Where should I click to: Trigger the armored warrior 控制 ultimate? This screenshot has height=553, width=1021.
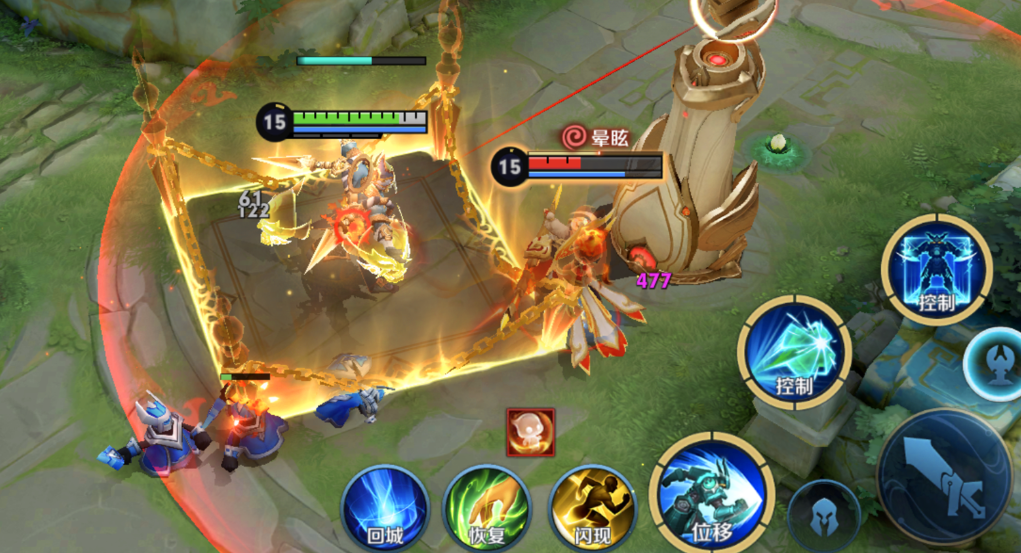coord(937,269)
